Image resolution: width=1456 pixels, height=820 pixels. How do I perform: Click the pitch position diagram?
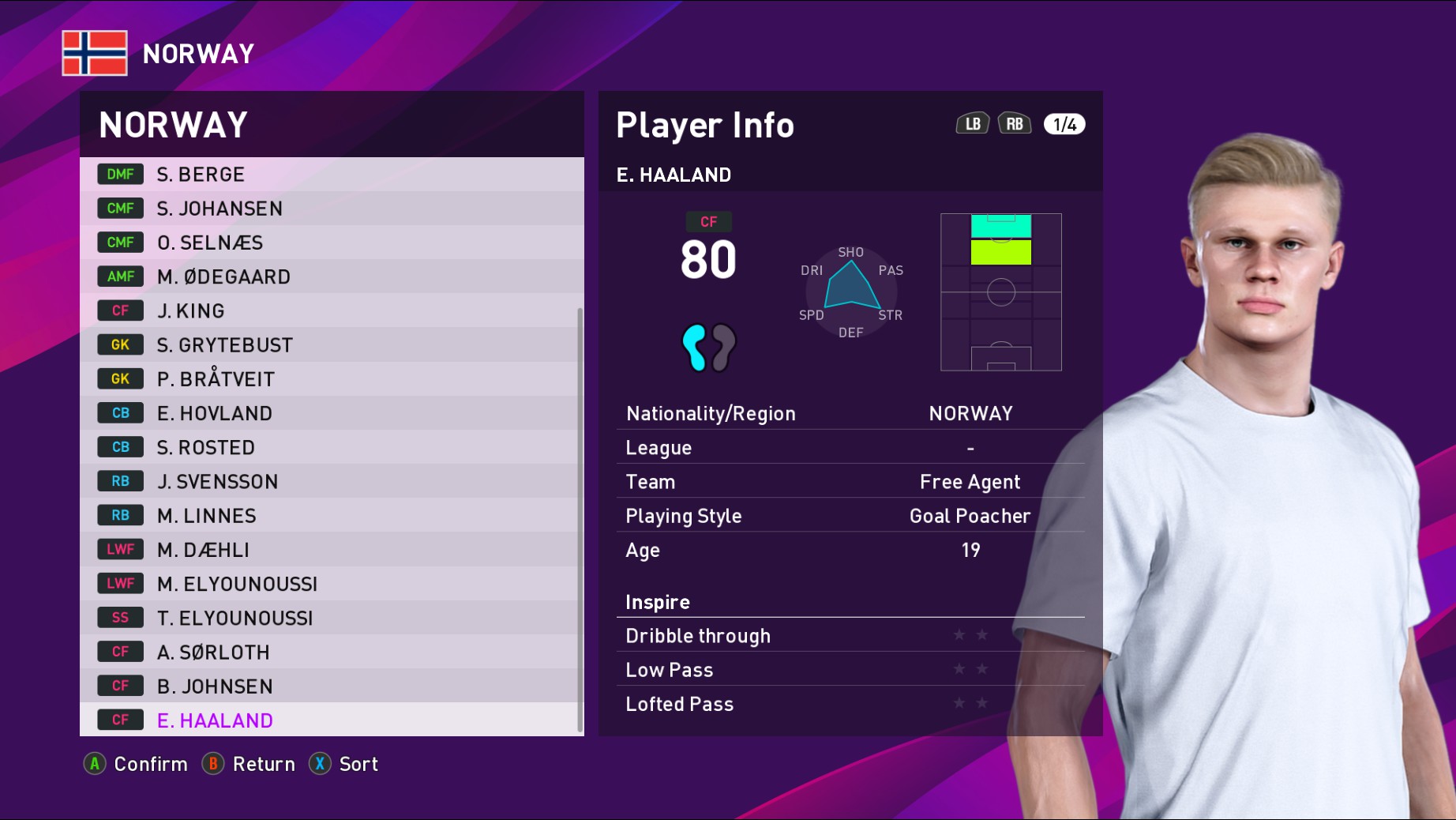[x=1000, y=292]
